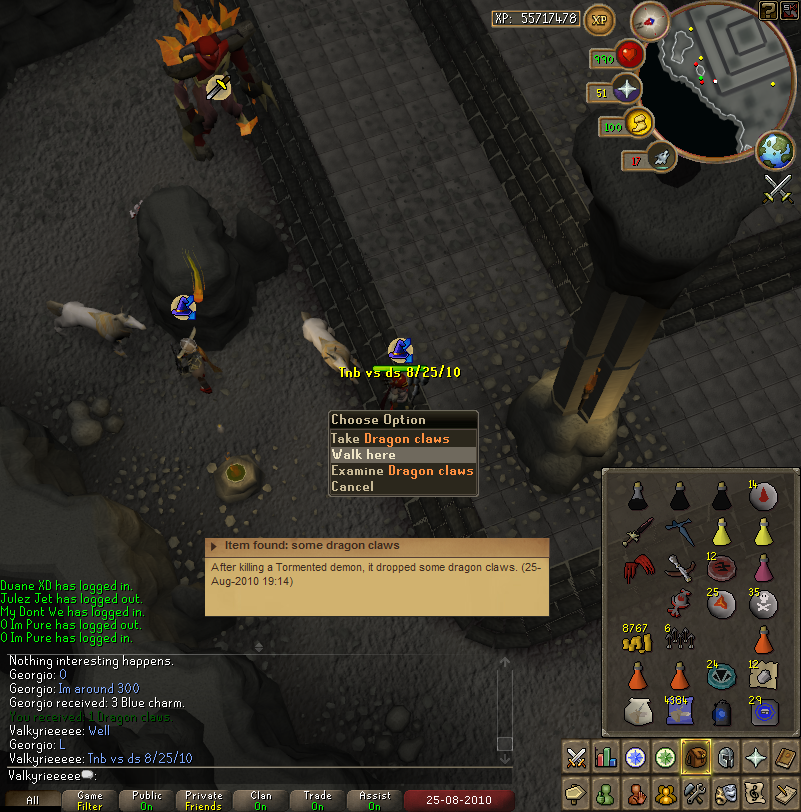Toggle the prayer orb
Screen dimensions: 801x812
click(x=627, y=90)
